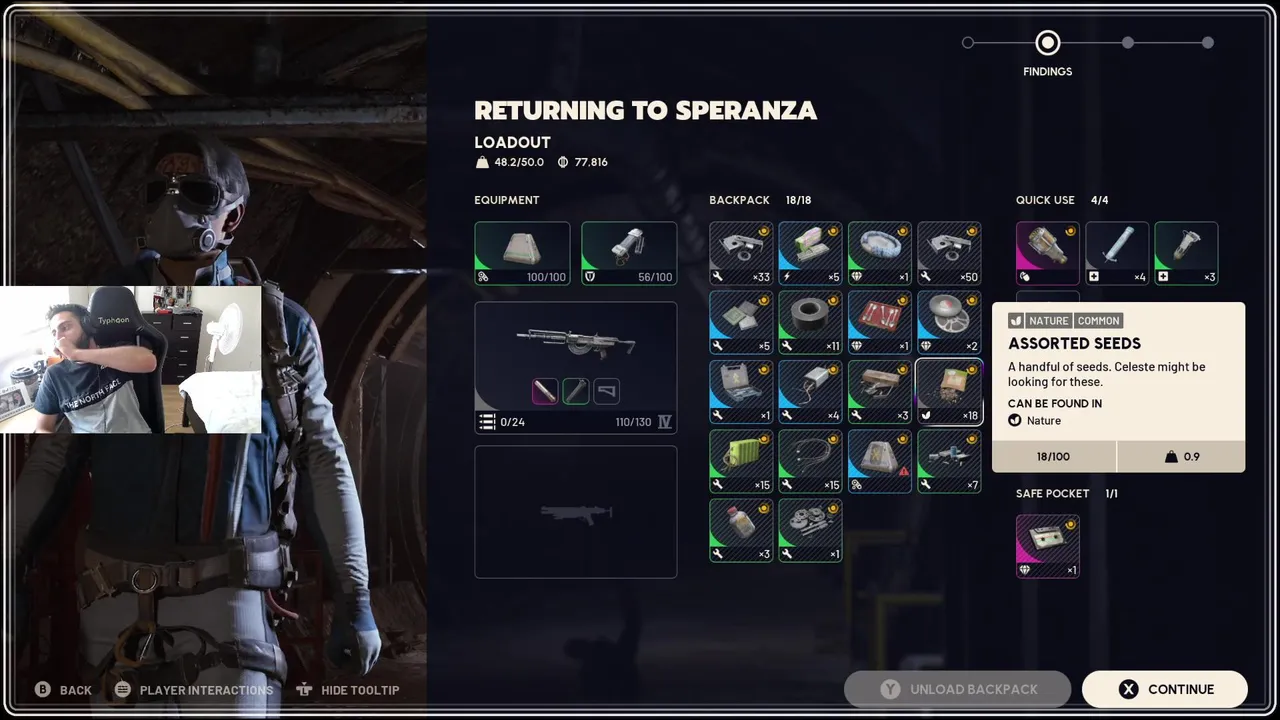Choose the metal parts stack of 50
This screenshot has height=720, width=1280.
click(949, 253)
